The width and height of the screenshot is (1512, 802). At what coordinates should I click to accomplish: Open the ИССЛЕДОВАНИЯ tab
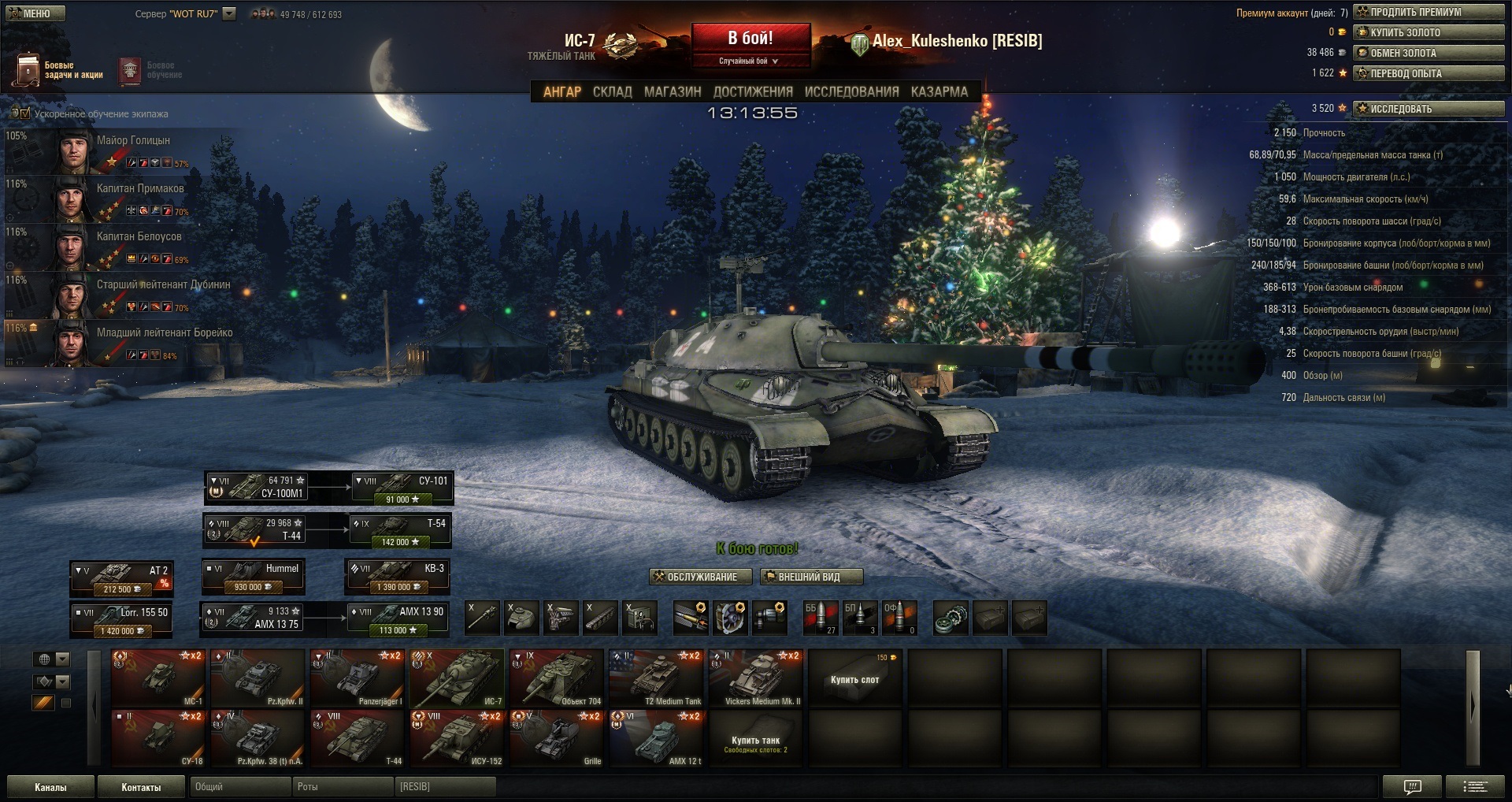851,92
